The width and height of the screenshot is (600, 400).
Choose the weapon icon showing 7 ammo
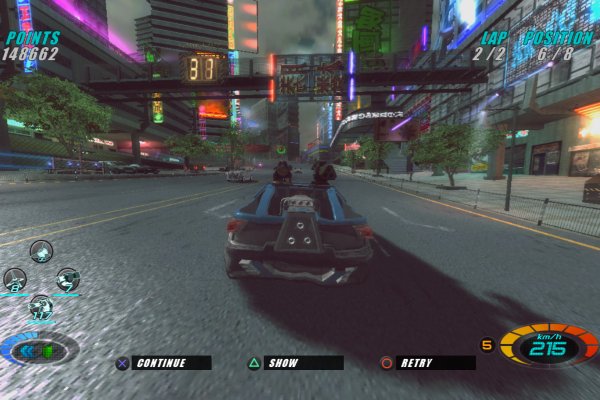68,280
